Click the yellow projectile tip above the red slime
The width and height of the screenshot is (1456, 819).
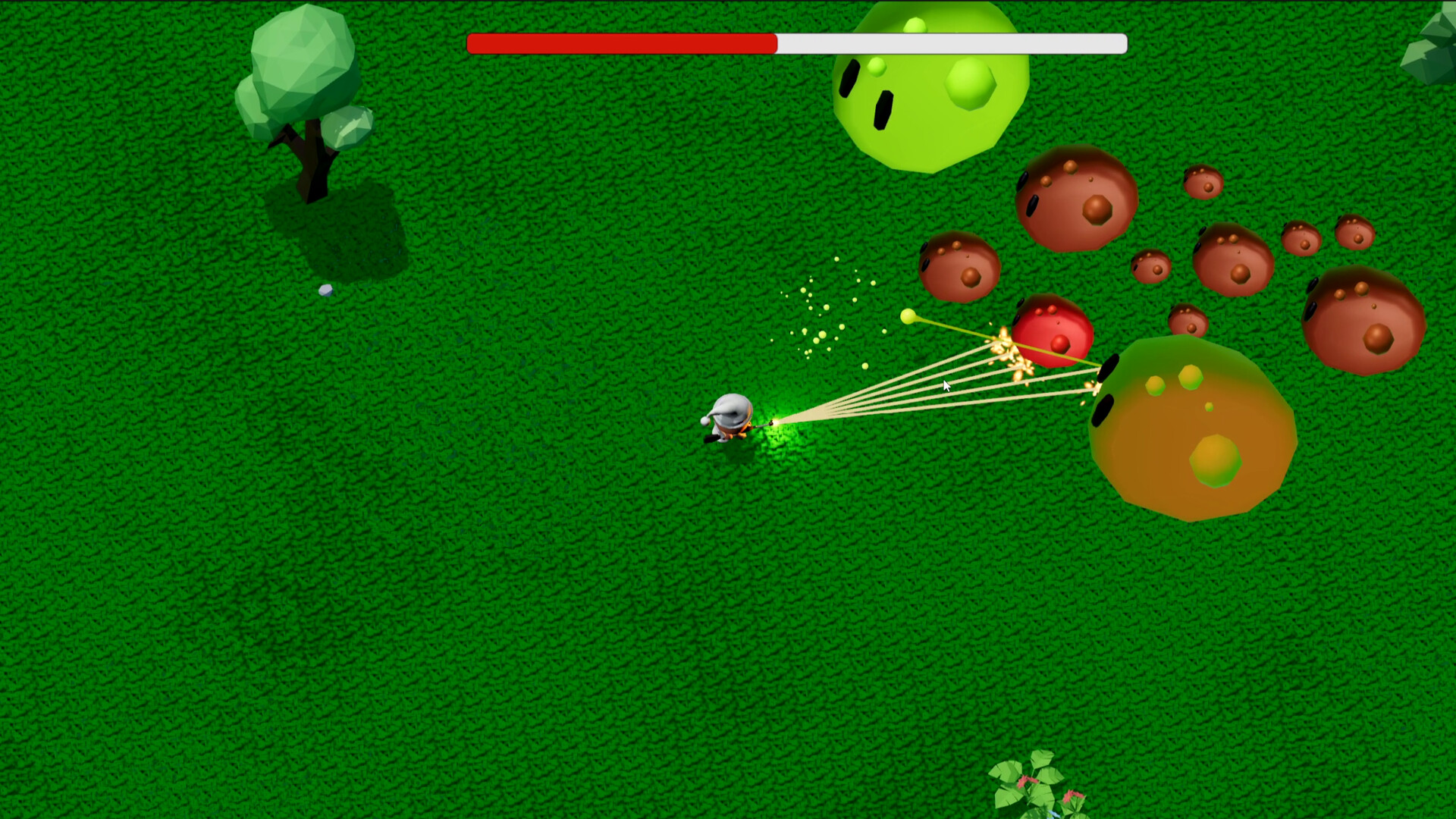coord(908,317)
